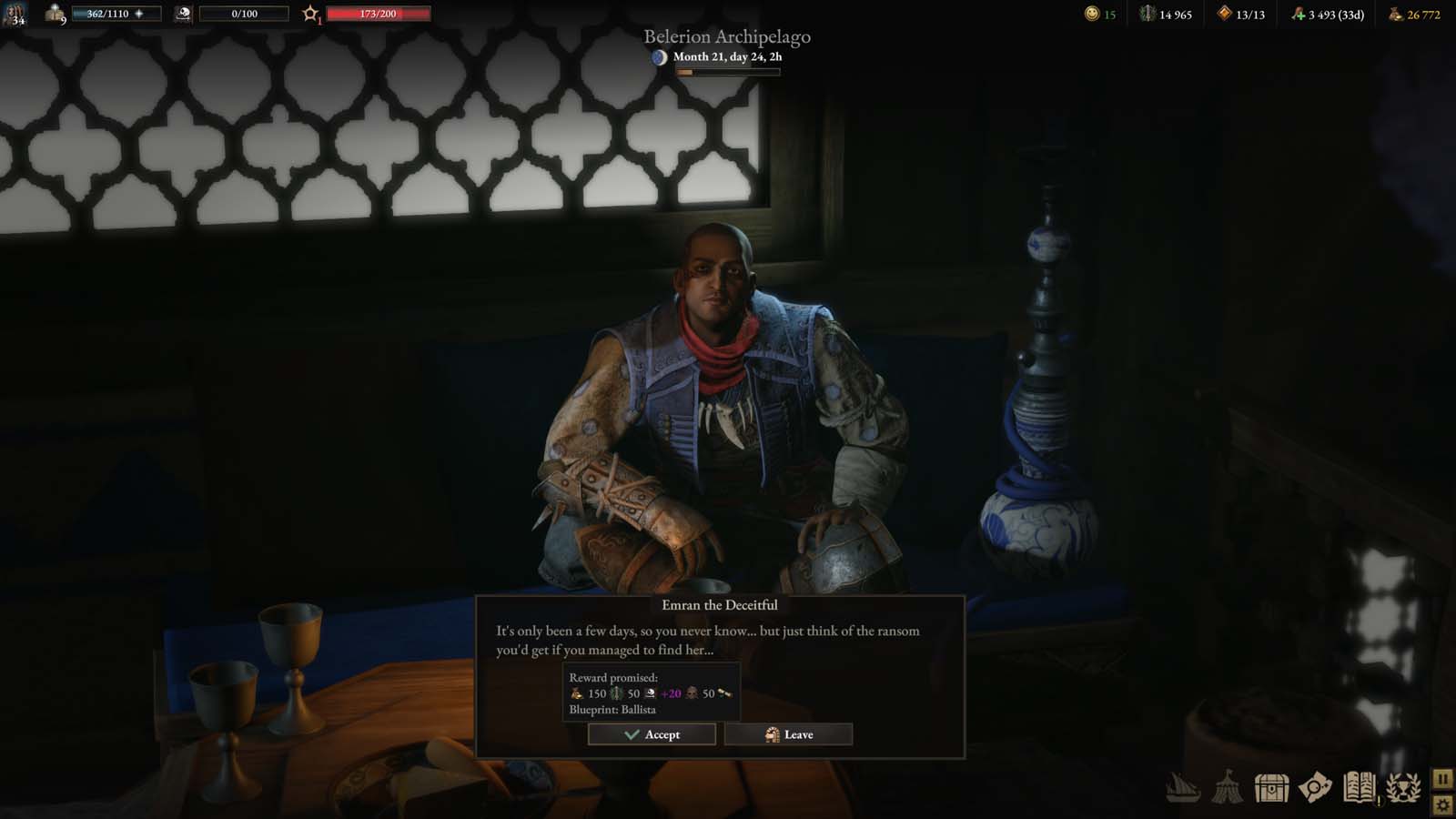
Task: Click the morale smiley face icon
Action: pyautogui.click(x=1091, y=15)
